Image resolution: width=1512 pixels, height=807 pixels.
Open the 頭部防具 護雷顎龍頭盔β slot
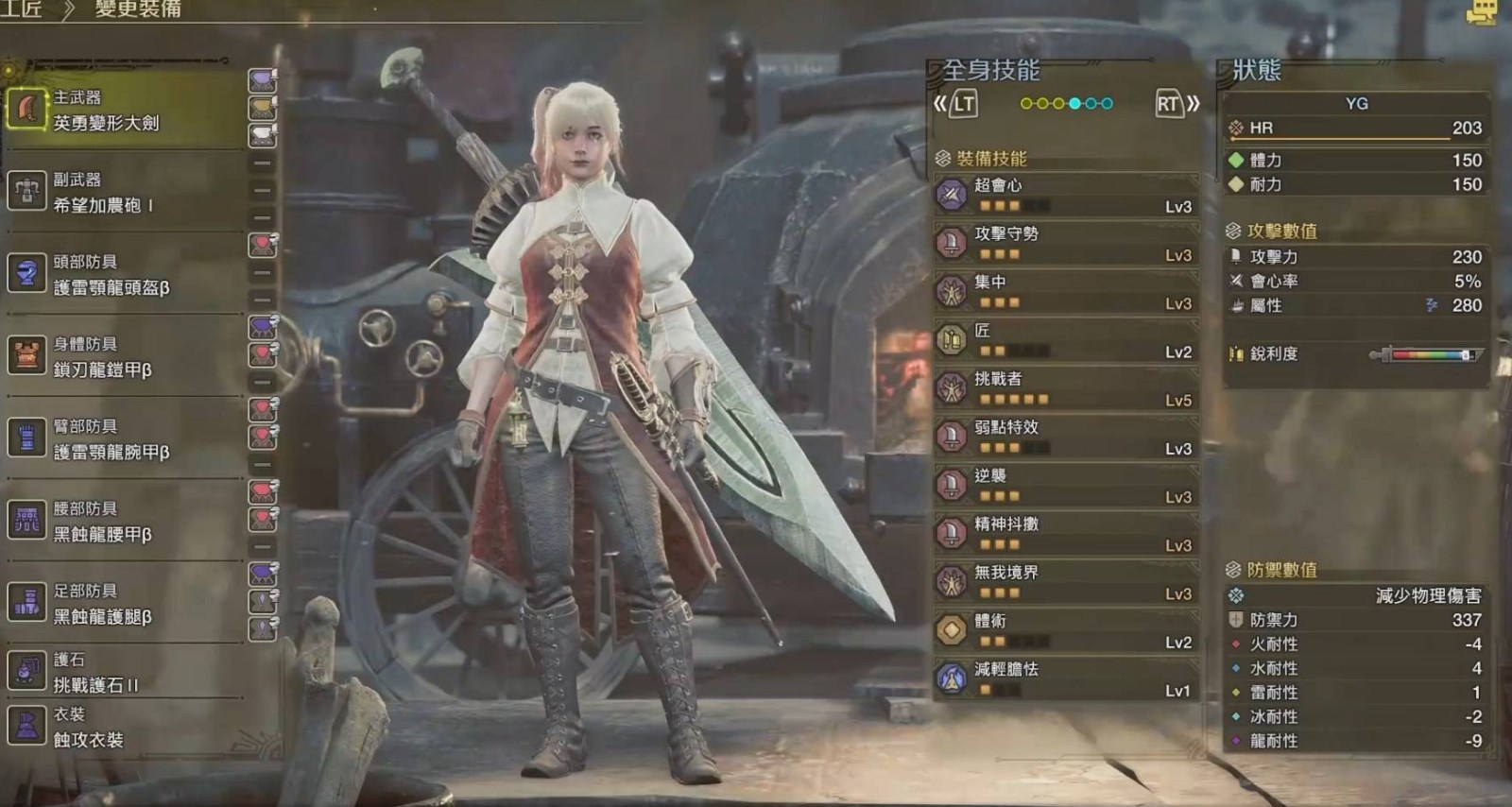pyautogui.click(x=123, y=275)
